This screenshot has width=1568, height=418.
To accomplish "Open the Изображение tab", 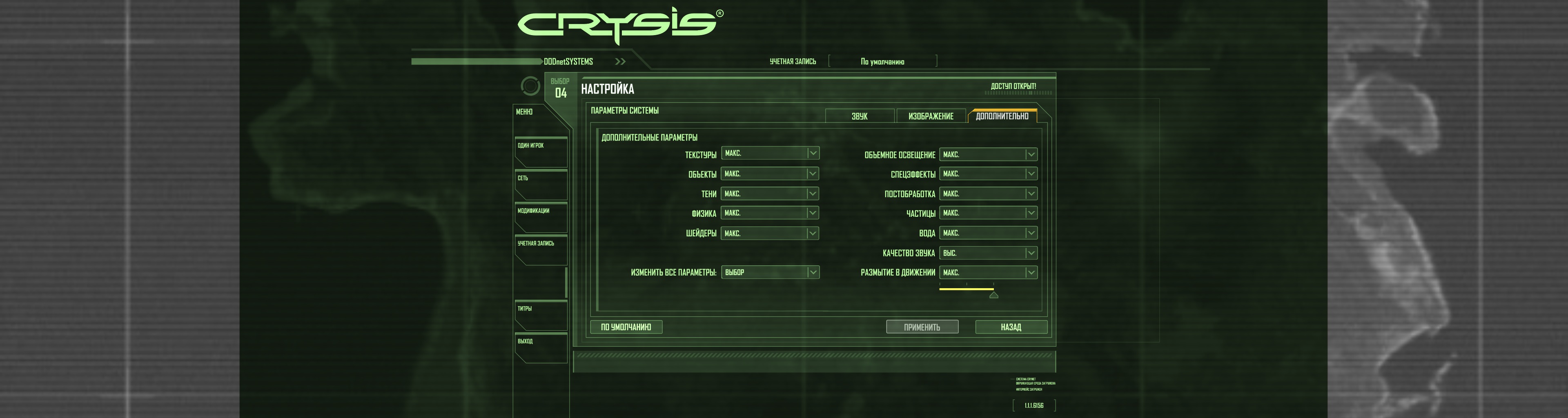I will tap(931, 116).
